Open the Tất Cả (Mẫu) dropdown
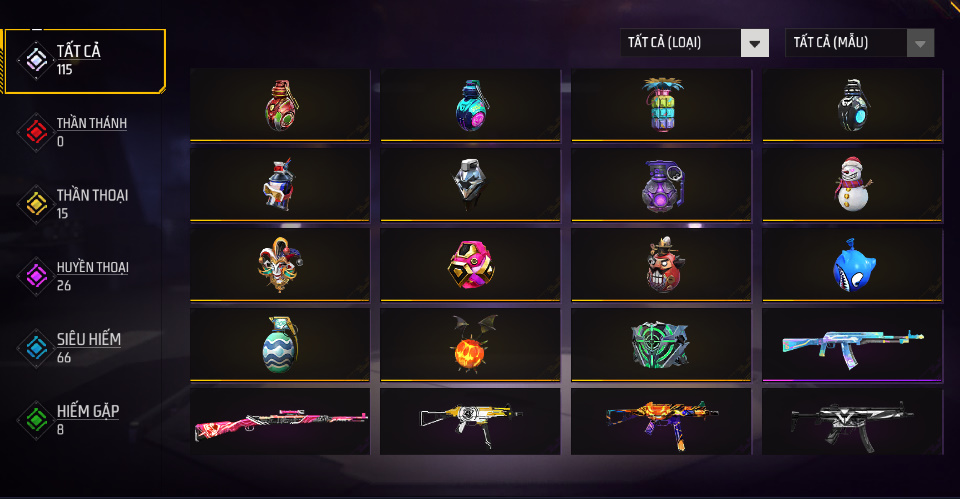The width and height of the screenshot is (960, 499). (x=859, y=43)
